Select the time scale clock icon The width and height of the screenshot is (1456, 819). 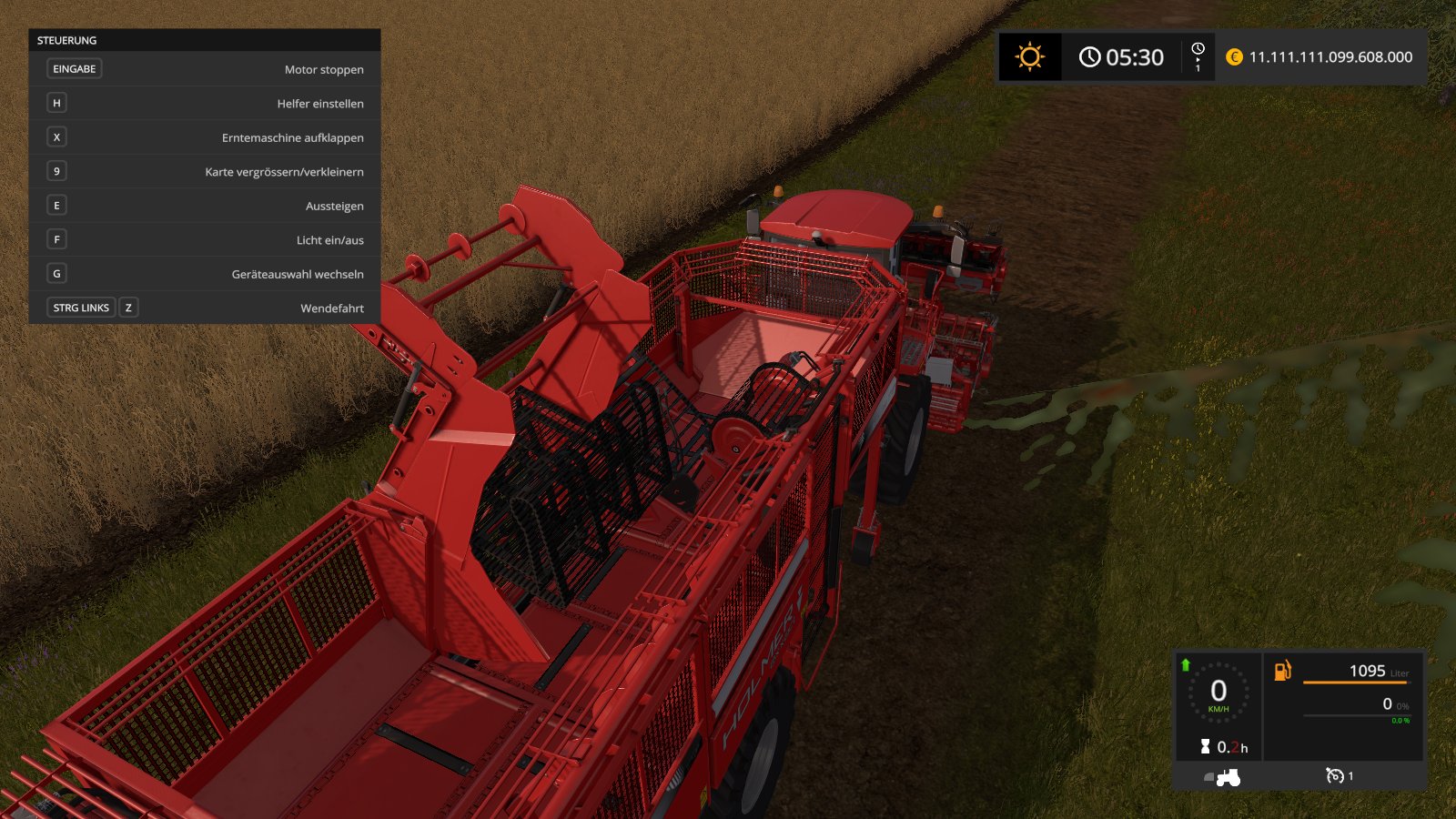tap(1198, 49)
